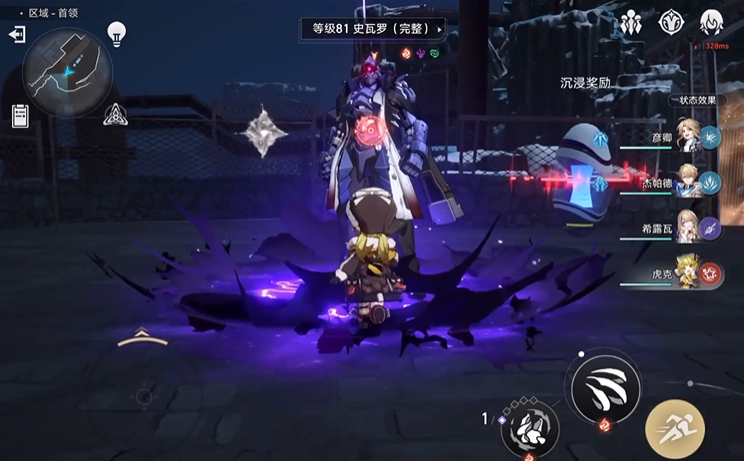
Task: Select party member 彦卿
Action: pos(687,136)
